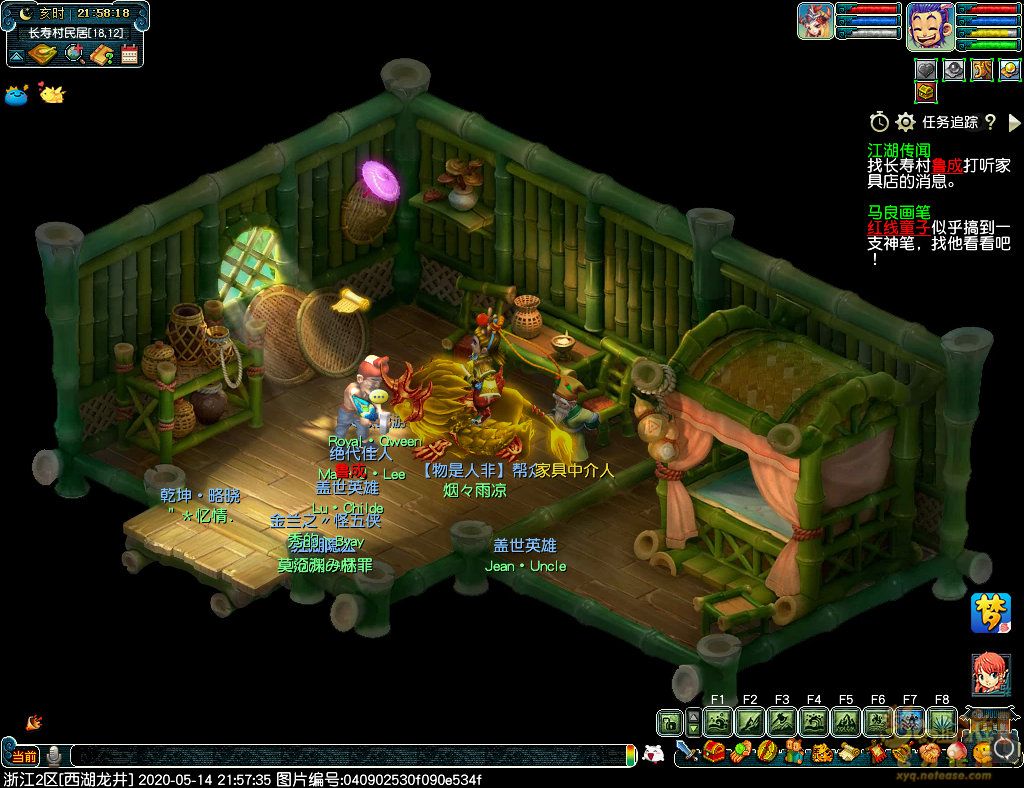The height and width of the screenshot is (788, 1024).
Task: Open the world map globe icon
Action: (74, 54)
